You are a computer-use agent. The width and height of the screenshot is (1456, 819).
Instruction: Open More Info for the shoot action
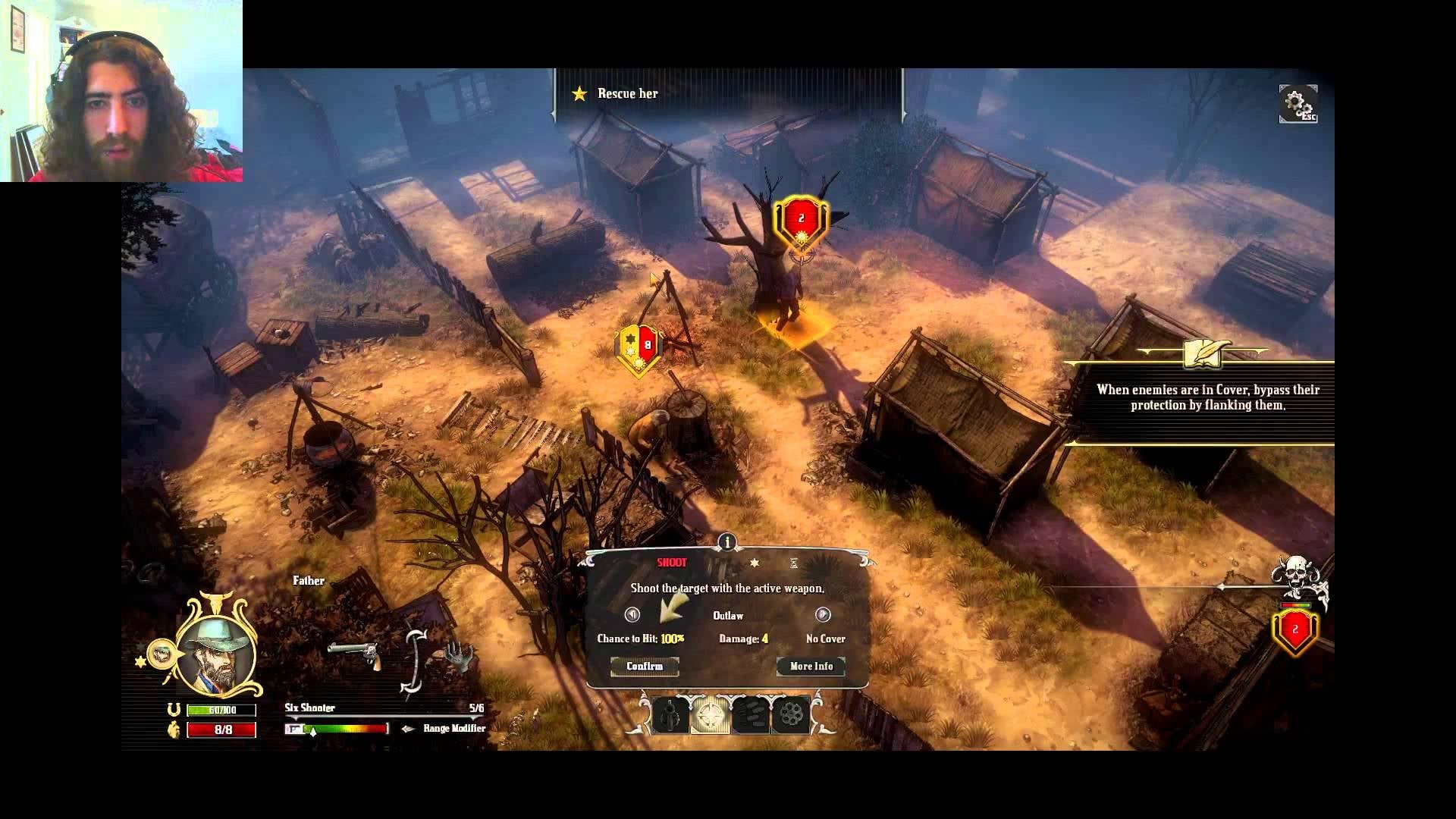tap(811, 666)
